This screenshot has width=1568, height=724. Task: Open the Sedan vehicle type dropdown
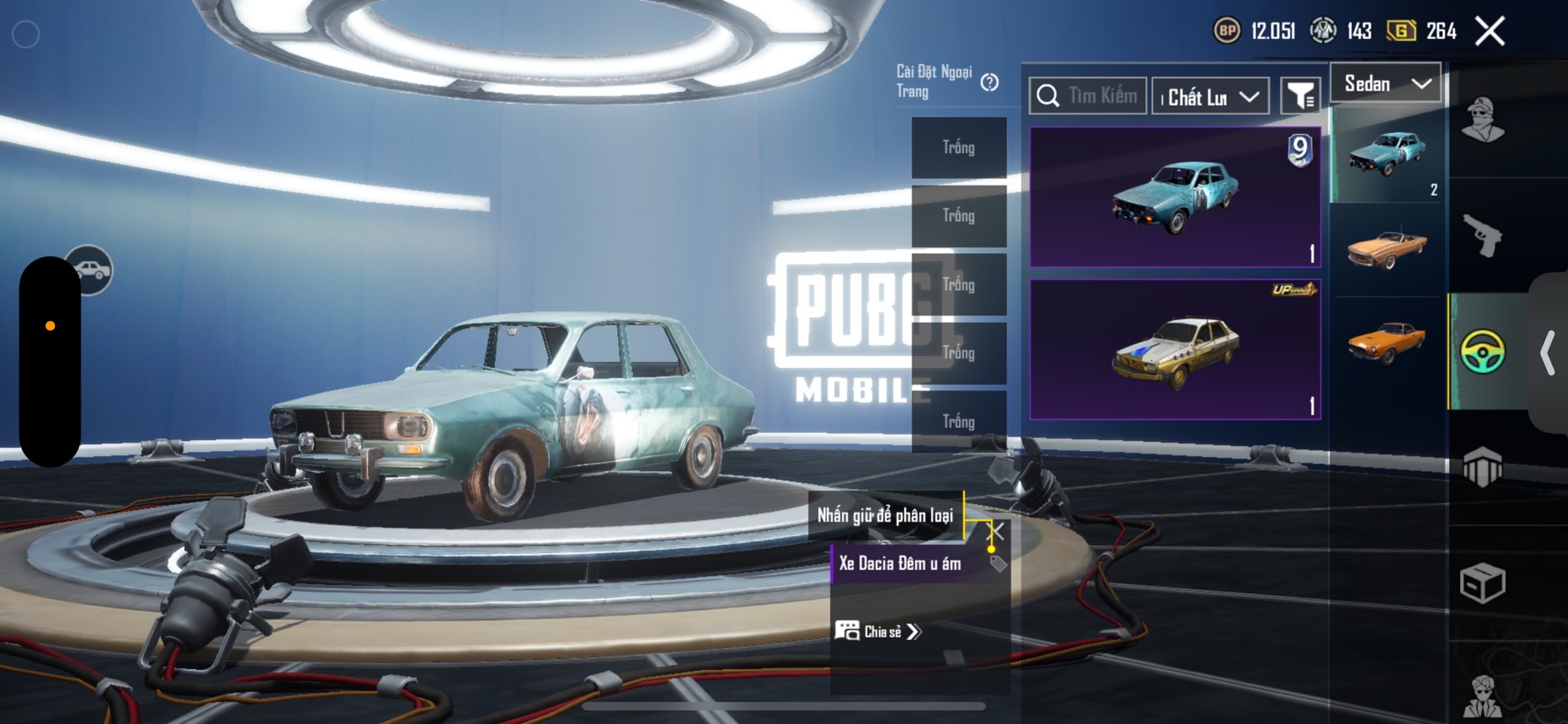(x=1386, y=83)
